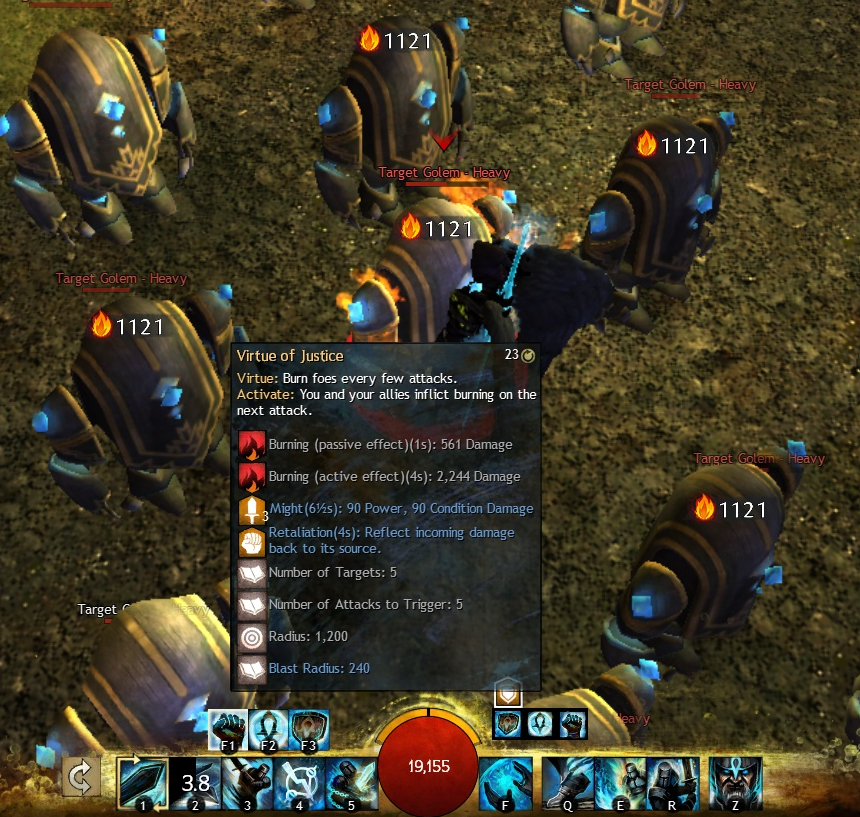Activate the F2 virtue skill

[x=269, y=729]
